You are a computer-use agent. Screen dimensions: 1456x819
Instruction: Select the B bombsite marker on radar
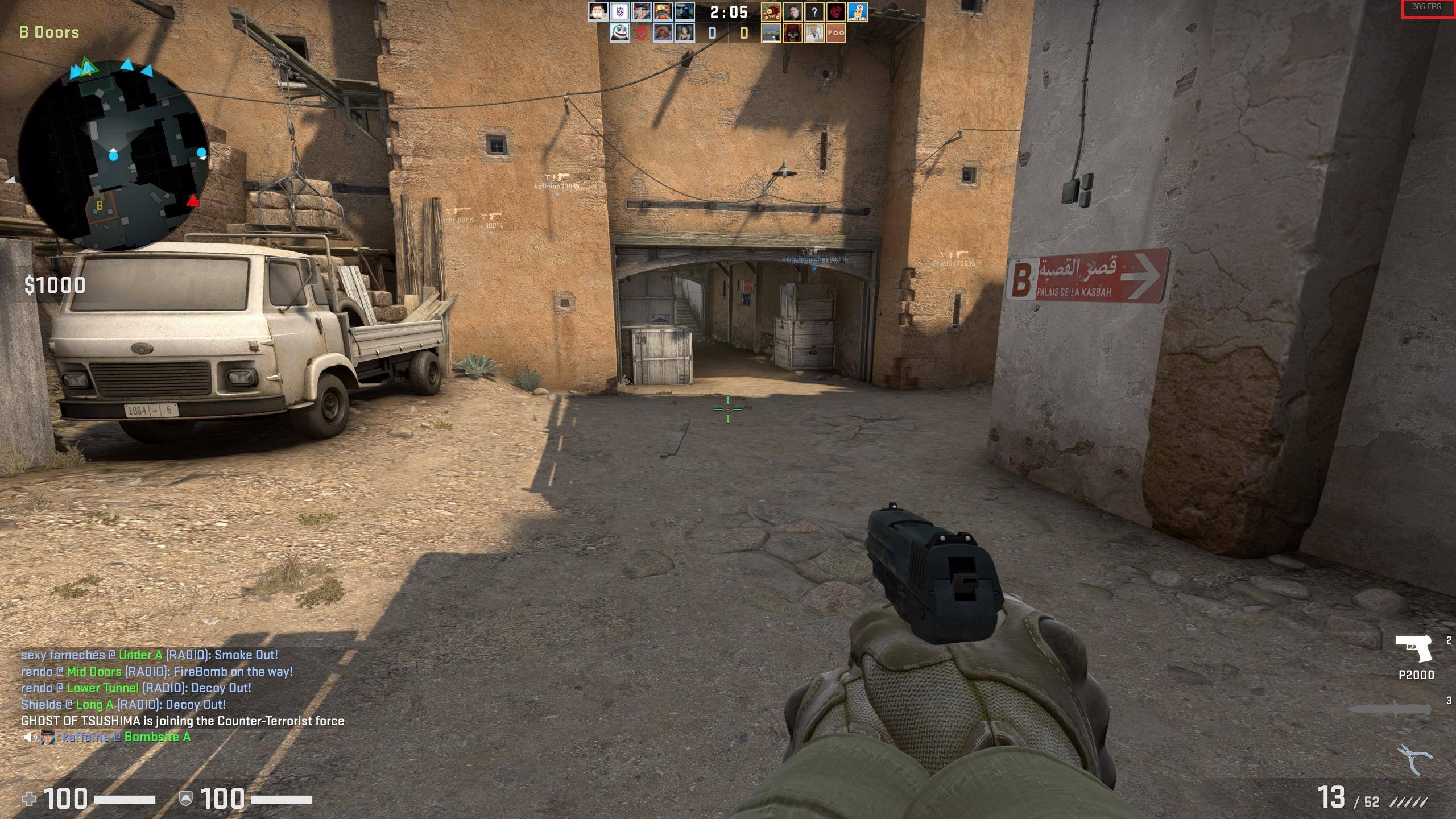coord(100,206)
